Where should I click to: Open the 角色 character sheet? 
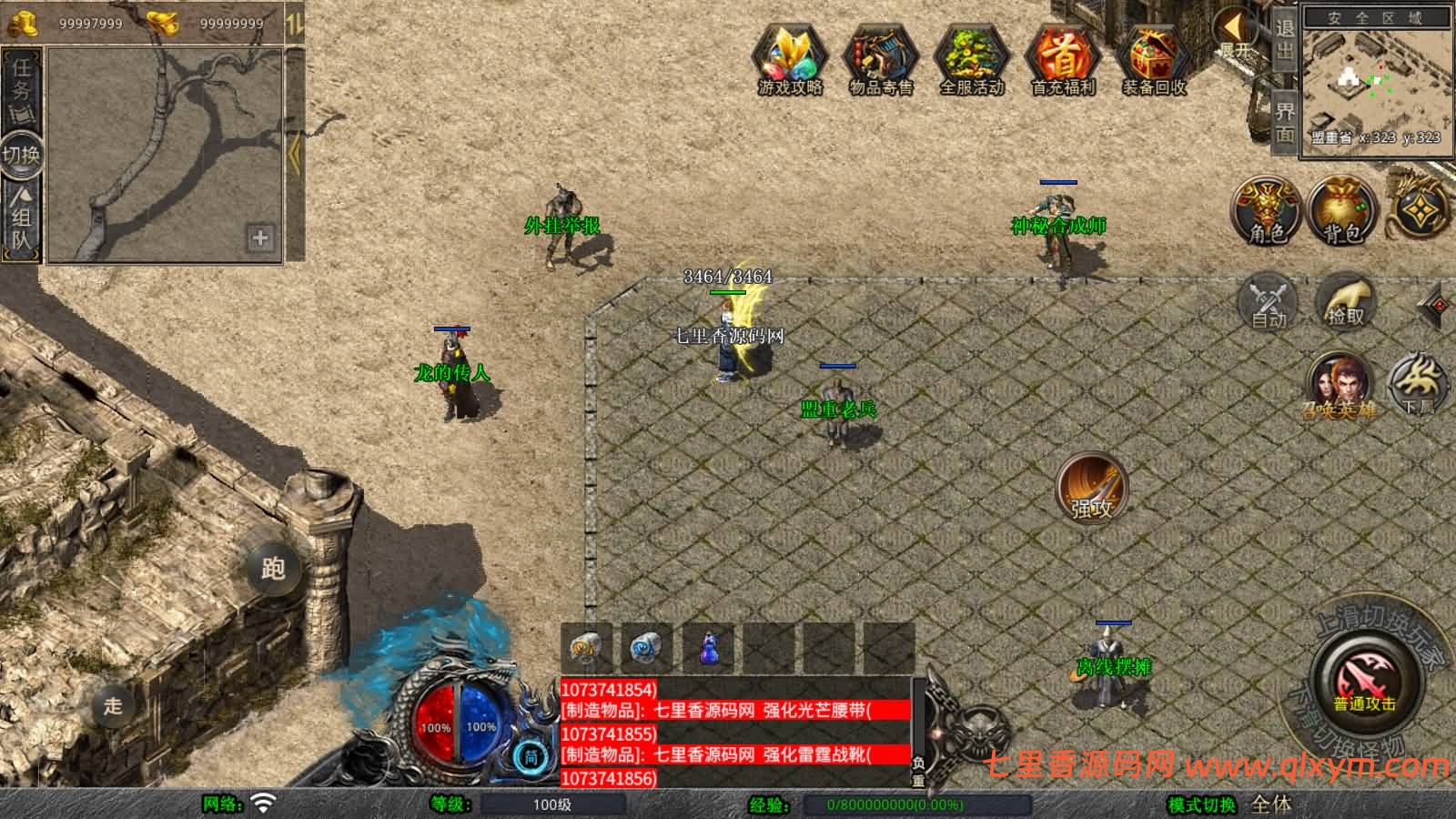click(1266, 210)
